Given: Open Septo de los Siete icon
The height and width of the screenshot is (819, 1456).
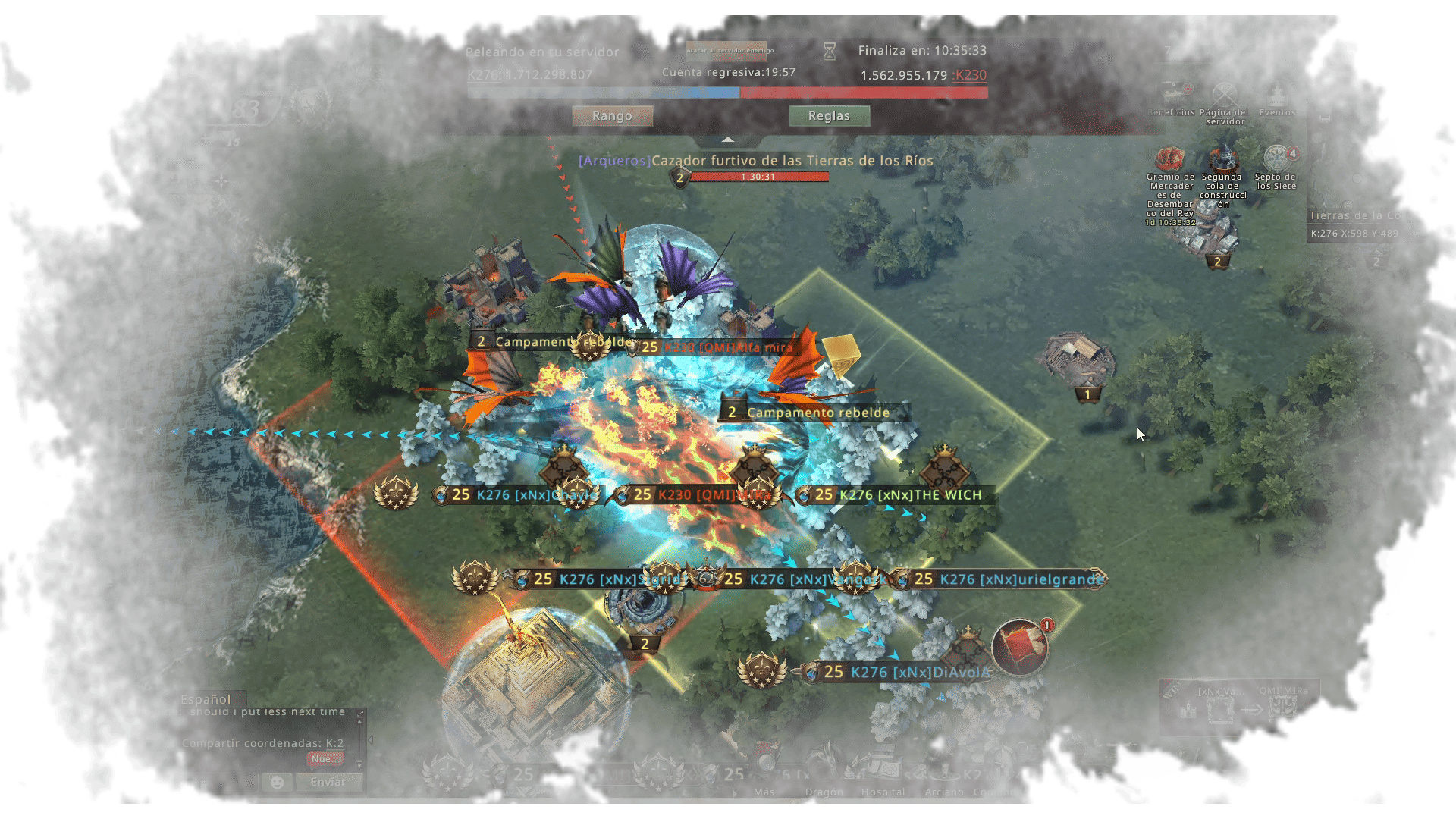Looking at the screenshot, I should point(1277,159).
